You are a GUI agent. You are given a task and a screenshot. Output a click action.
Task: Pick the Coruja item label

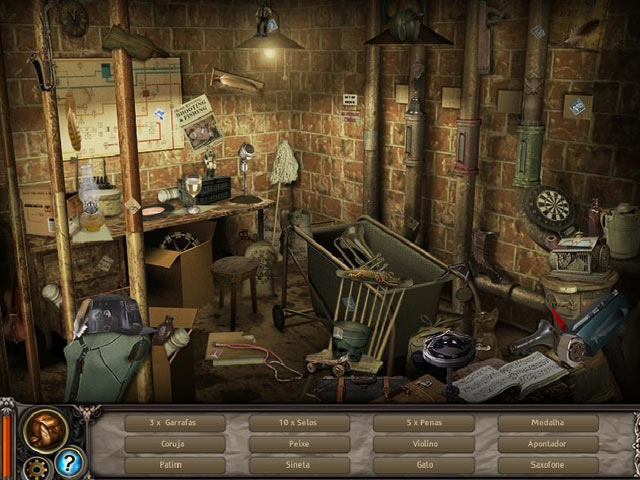click(175, 444)
